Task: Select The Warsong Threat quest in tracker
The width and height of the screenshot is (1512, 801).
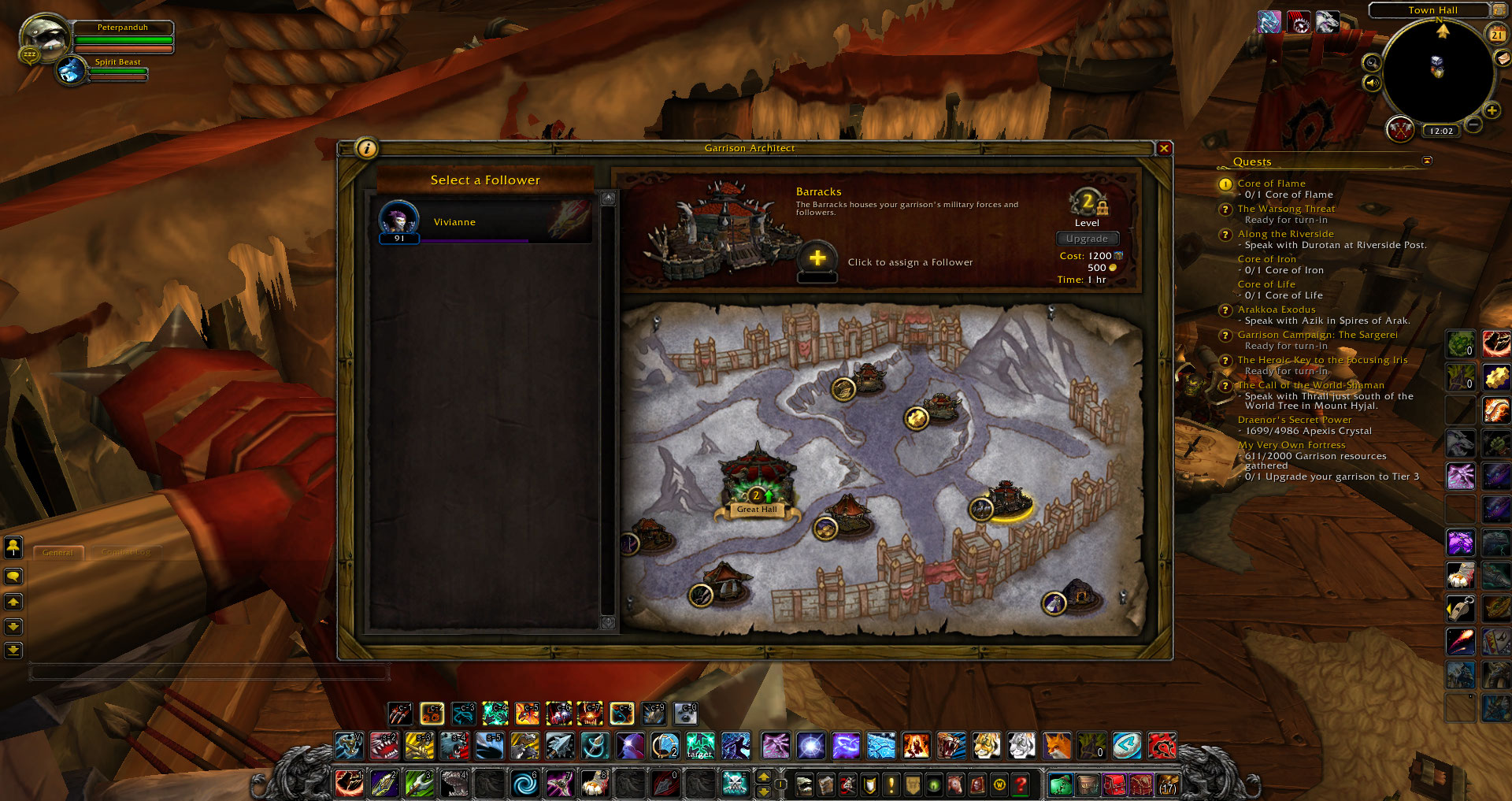Action: [1286, 209]
